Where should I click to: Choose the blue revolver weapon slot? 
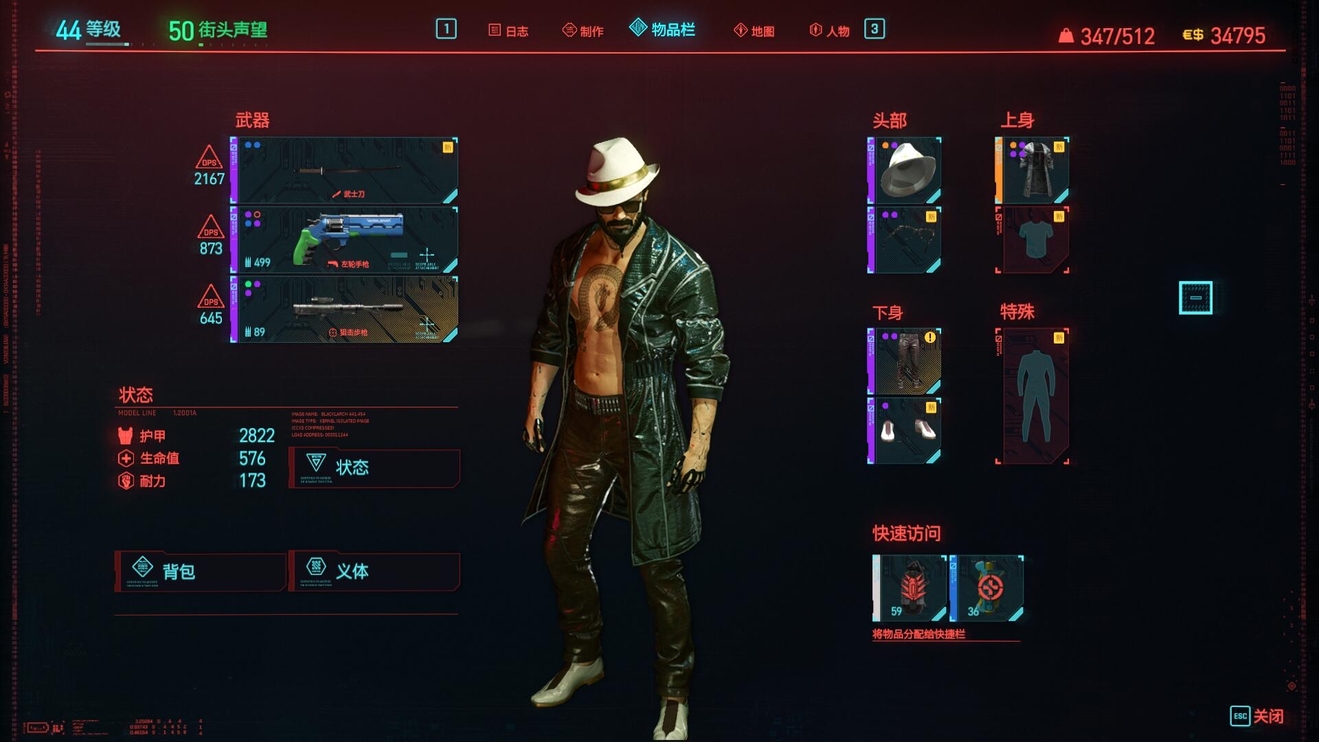click(345, 240)
